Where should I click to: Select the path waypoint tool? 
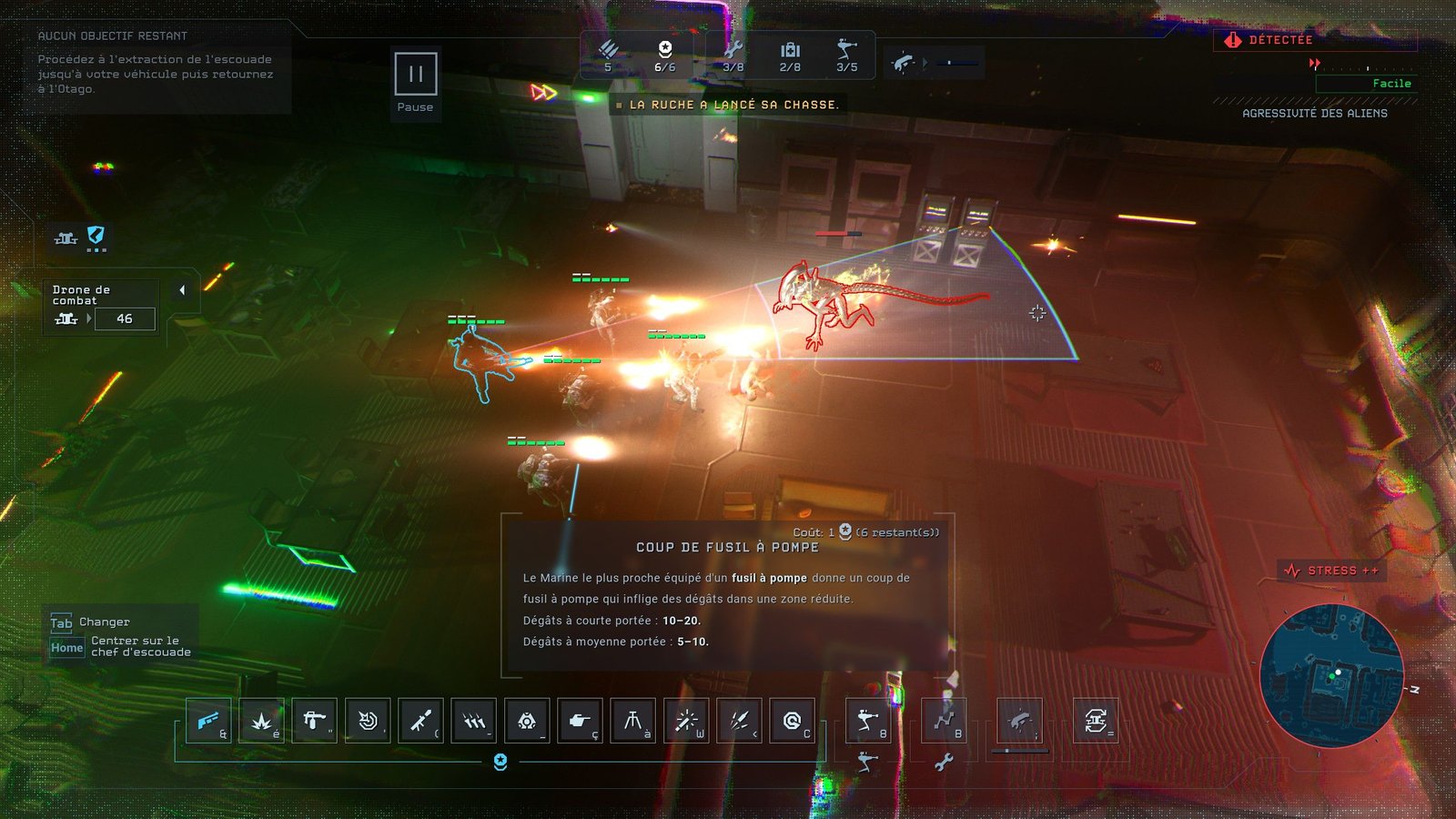(944, 721)
